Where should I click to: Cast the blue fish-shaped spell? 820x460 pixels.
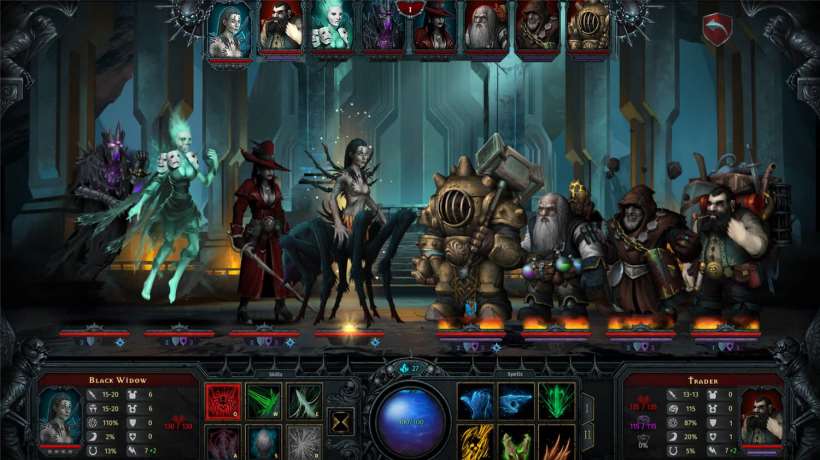(516, 401)
